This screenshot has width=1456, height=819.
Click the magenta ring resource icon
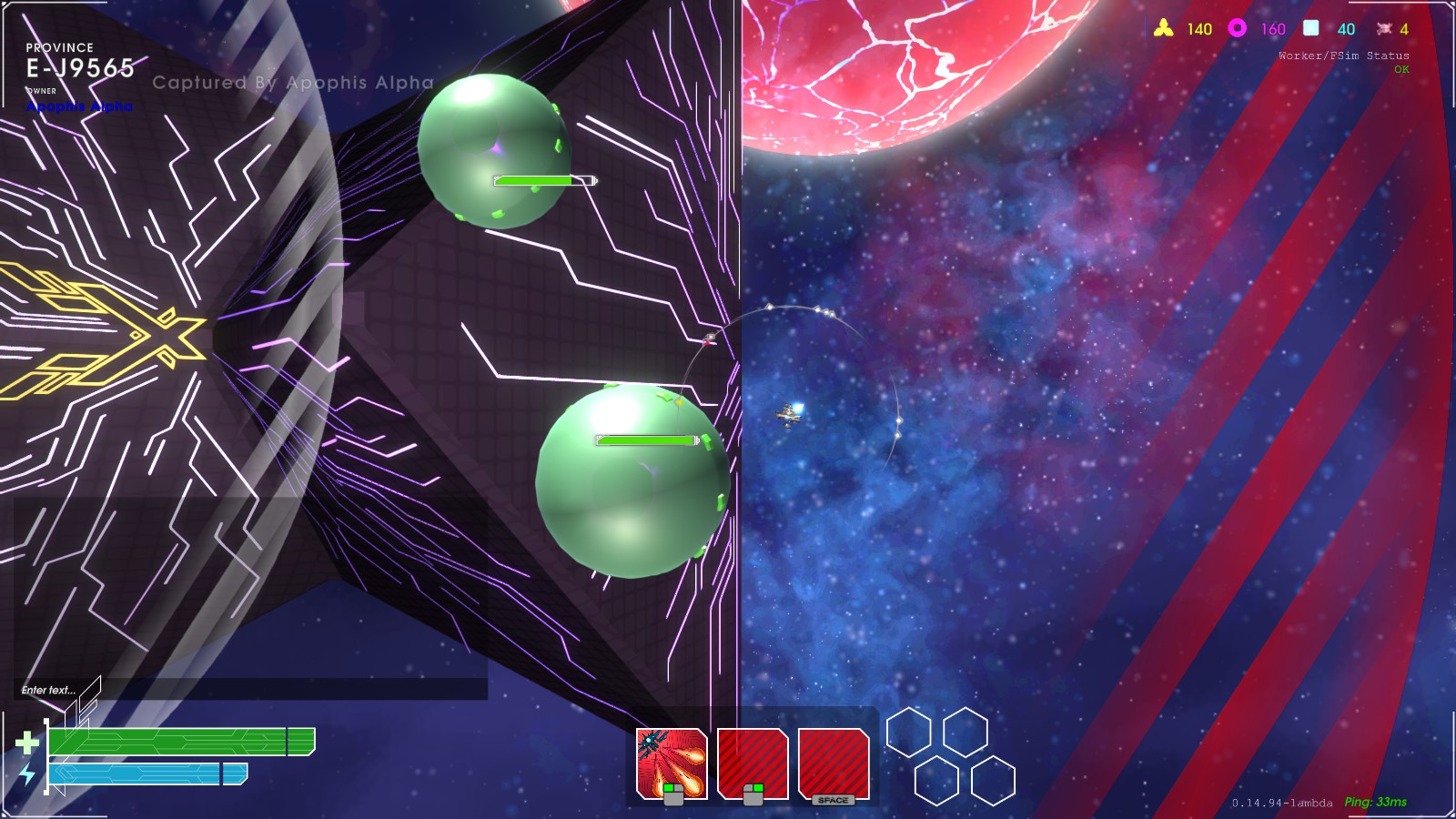1235,28
